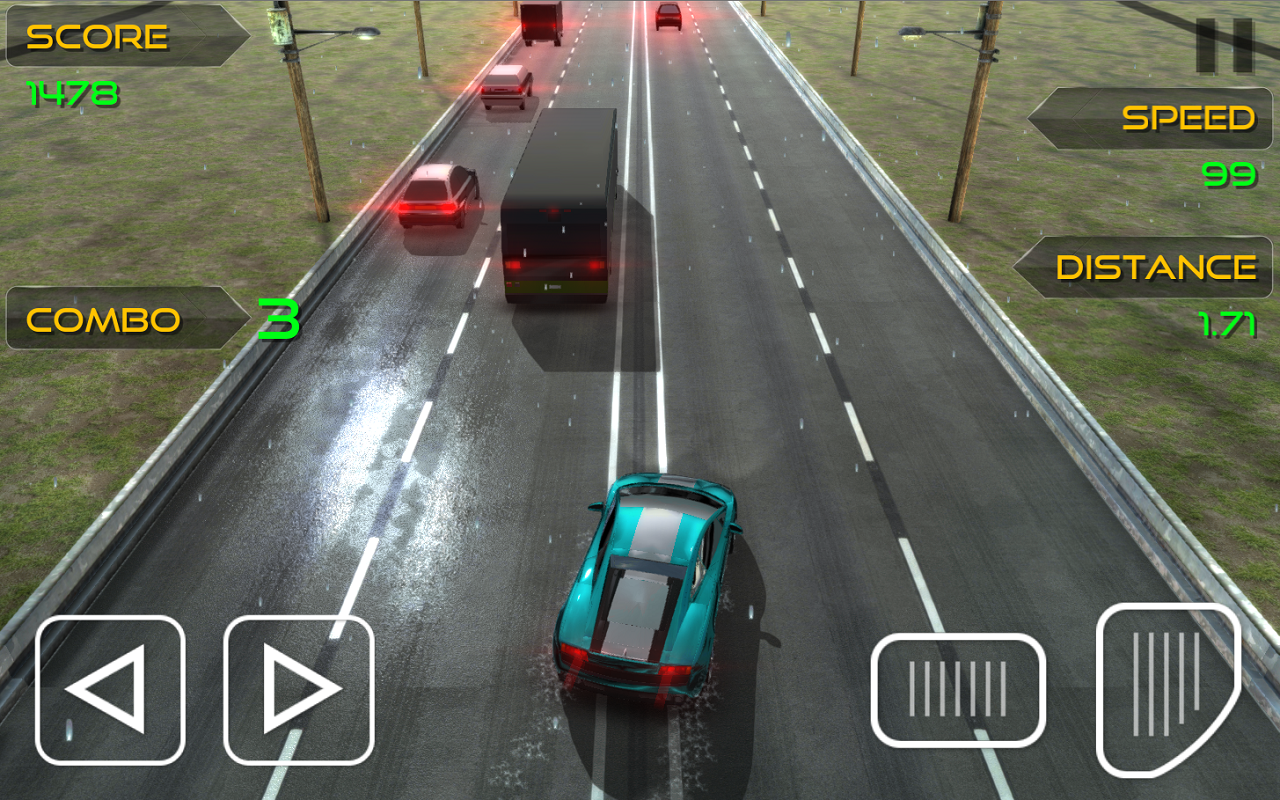Click the red sedan in left lane

(442, 195)
